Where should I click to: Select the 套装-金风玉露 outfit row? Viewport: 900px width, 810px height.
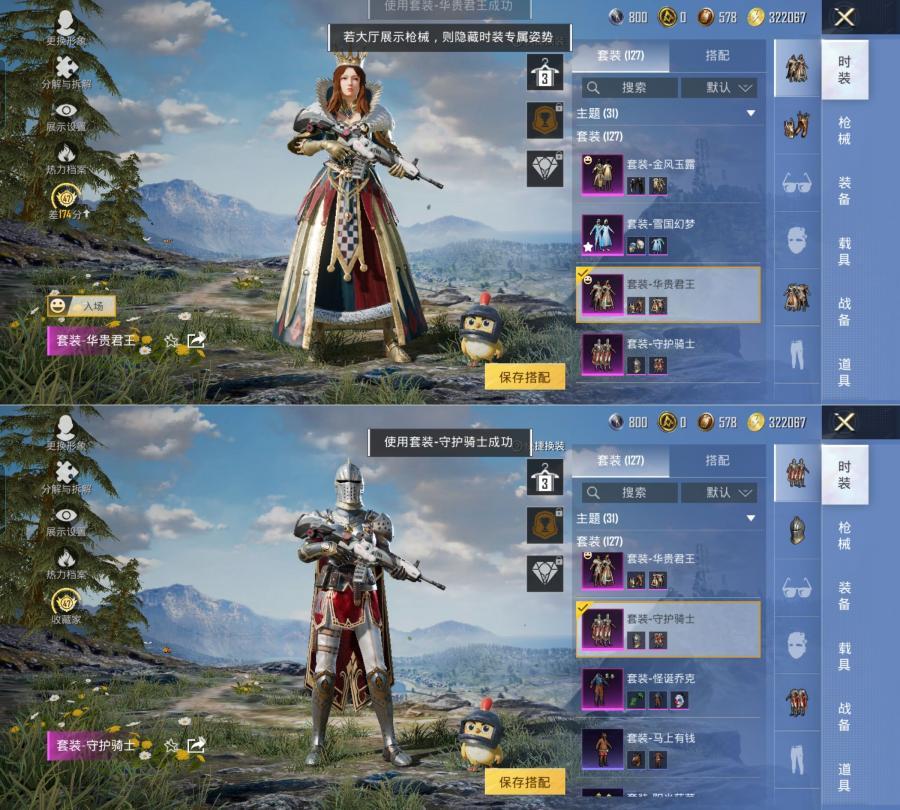[x=668, y=175]
